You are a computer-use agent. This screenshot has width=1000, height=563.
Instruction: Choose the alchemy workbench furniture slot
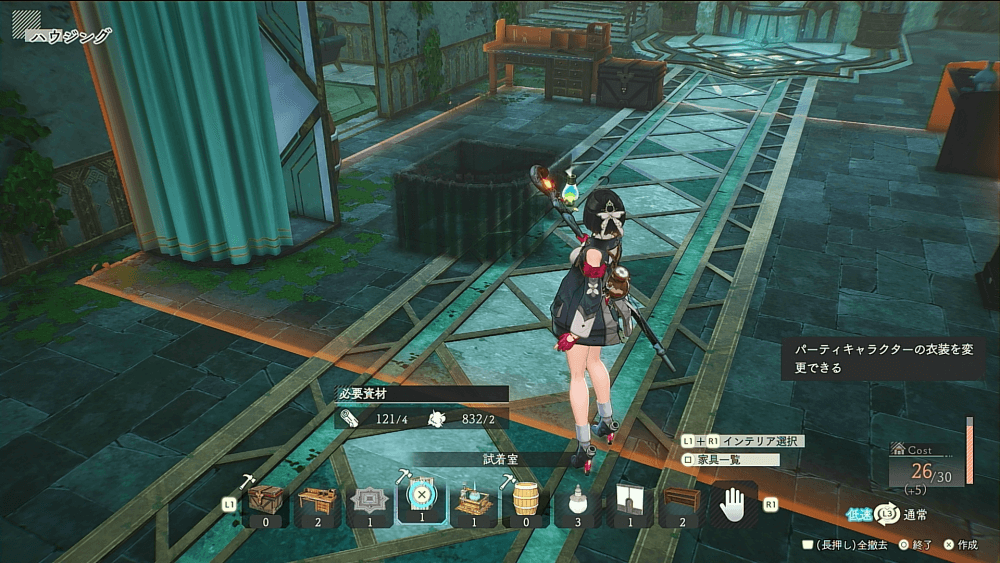(x=474, y=501)
